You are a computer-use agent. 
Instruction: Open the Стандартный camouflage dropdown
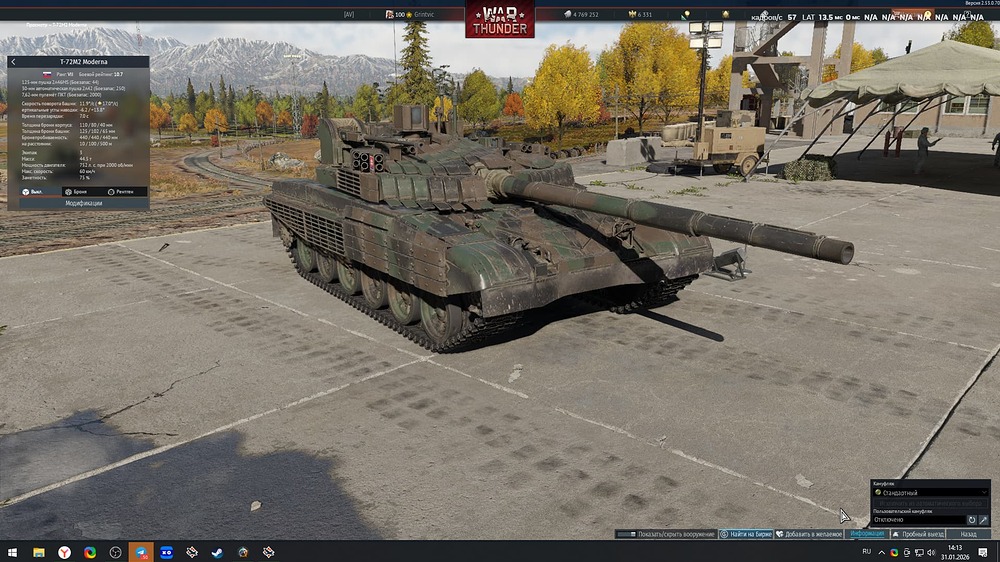(x=930, y=493)
